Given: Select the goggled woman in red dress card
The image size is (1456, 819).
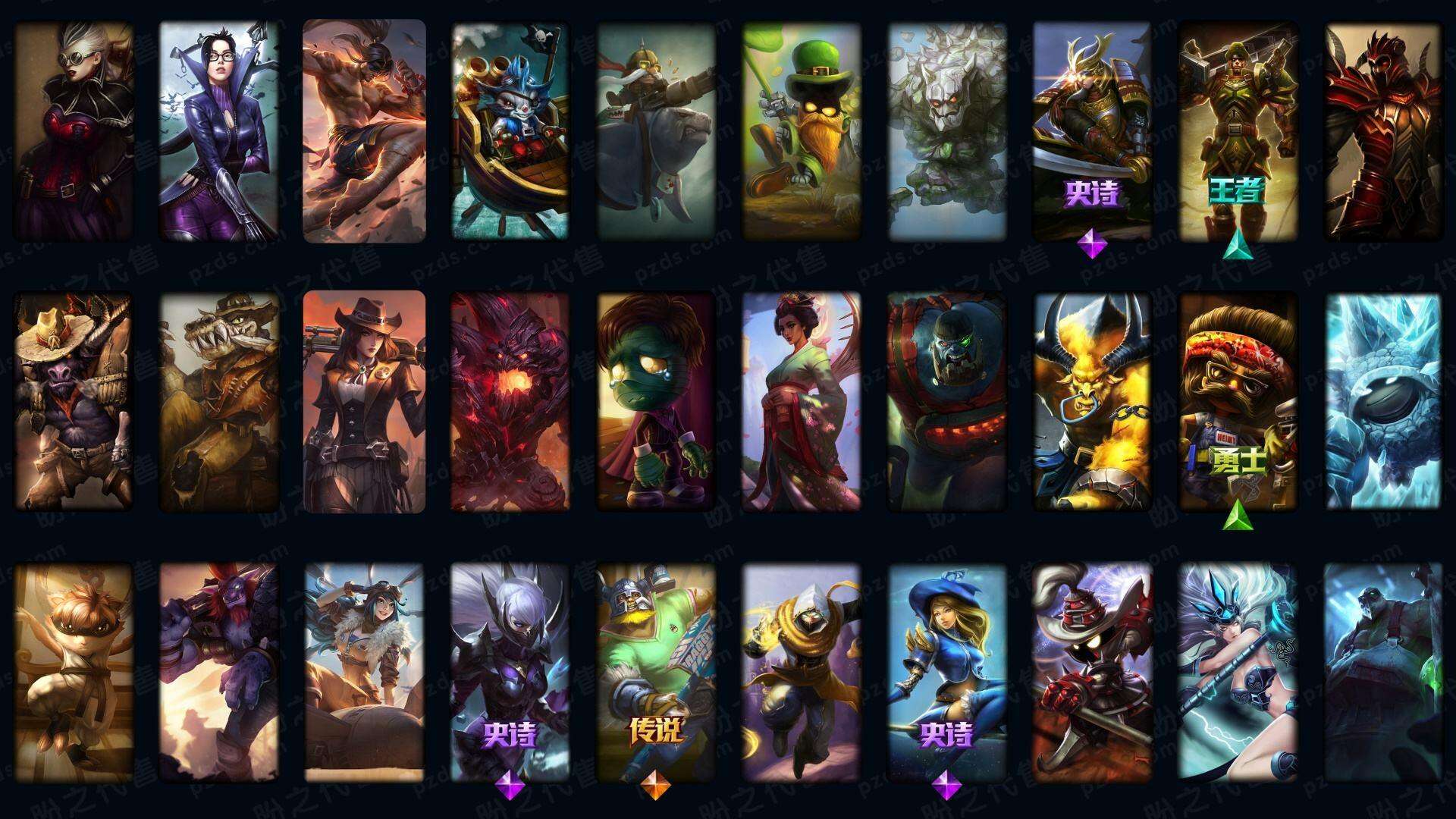Looking at the screenshot, I should tap(74, 130).
